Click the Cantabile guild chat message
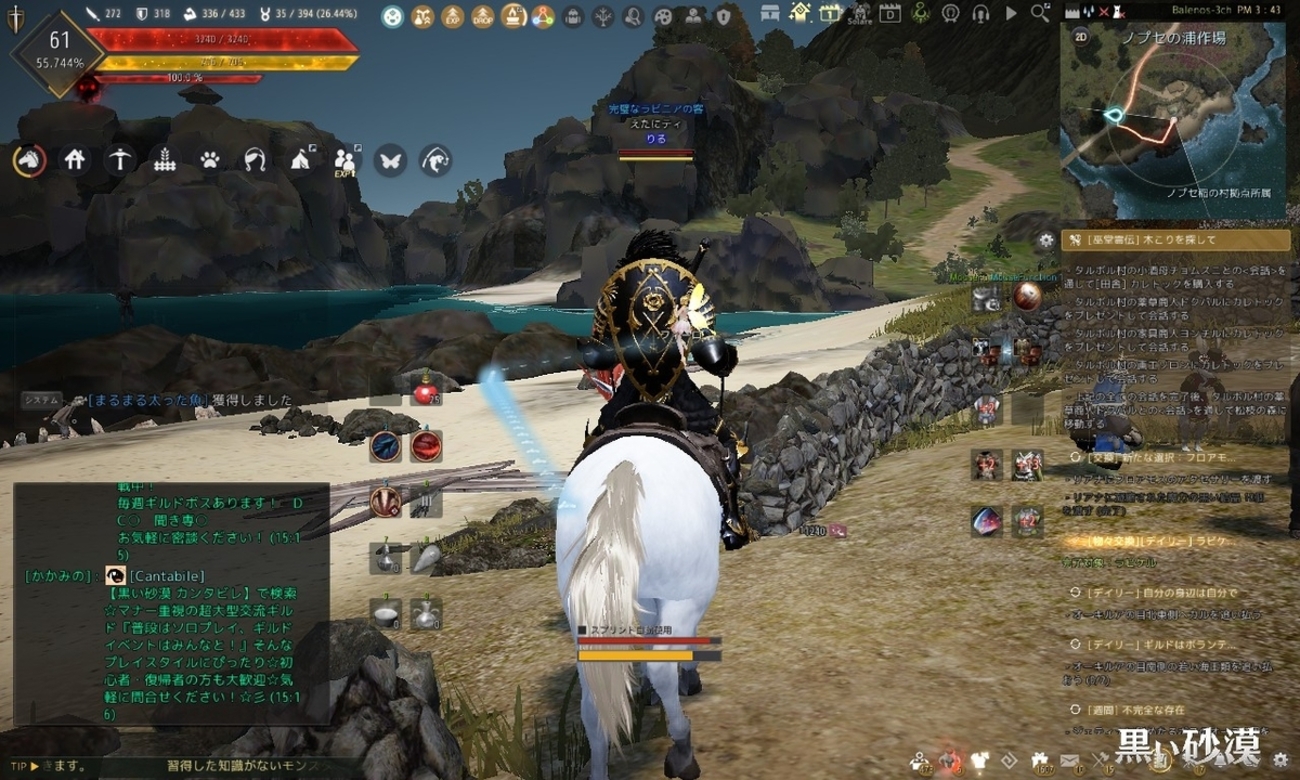 [170, 576]
